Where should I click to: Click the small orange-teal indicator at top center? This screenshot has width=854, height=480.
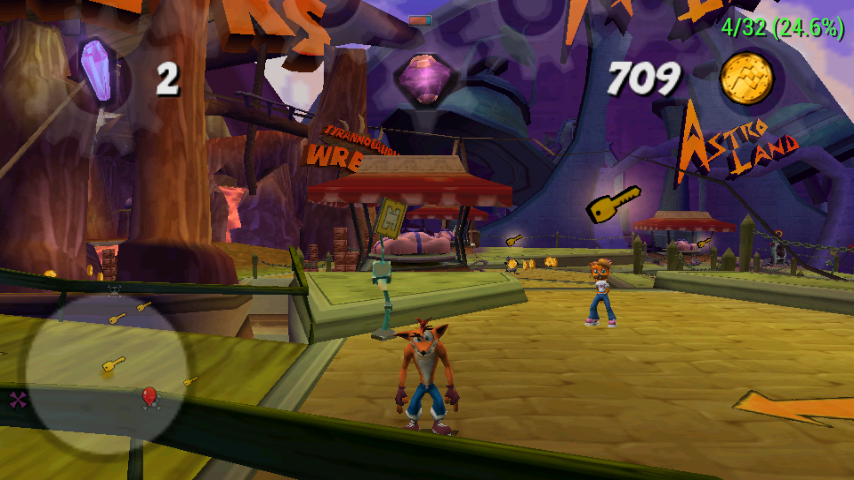click(420, 20)
